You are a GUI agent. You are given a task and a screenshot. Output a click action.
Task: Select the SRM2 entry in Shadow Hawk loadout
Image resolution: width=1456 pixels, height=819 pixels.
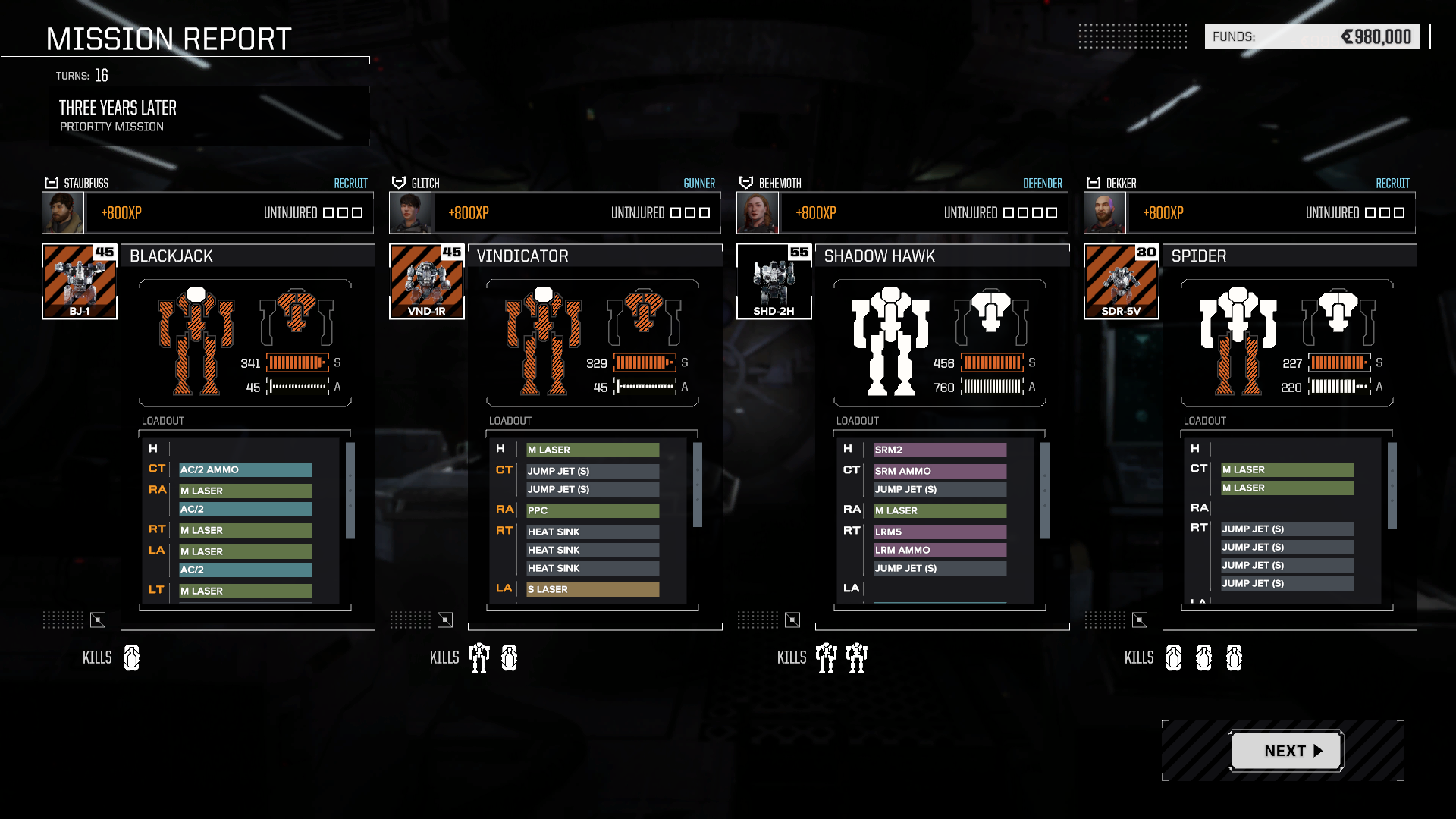coord(940,450)
